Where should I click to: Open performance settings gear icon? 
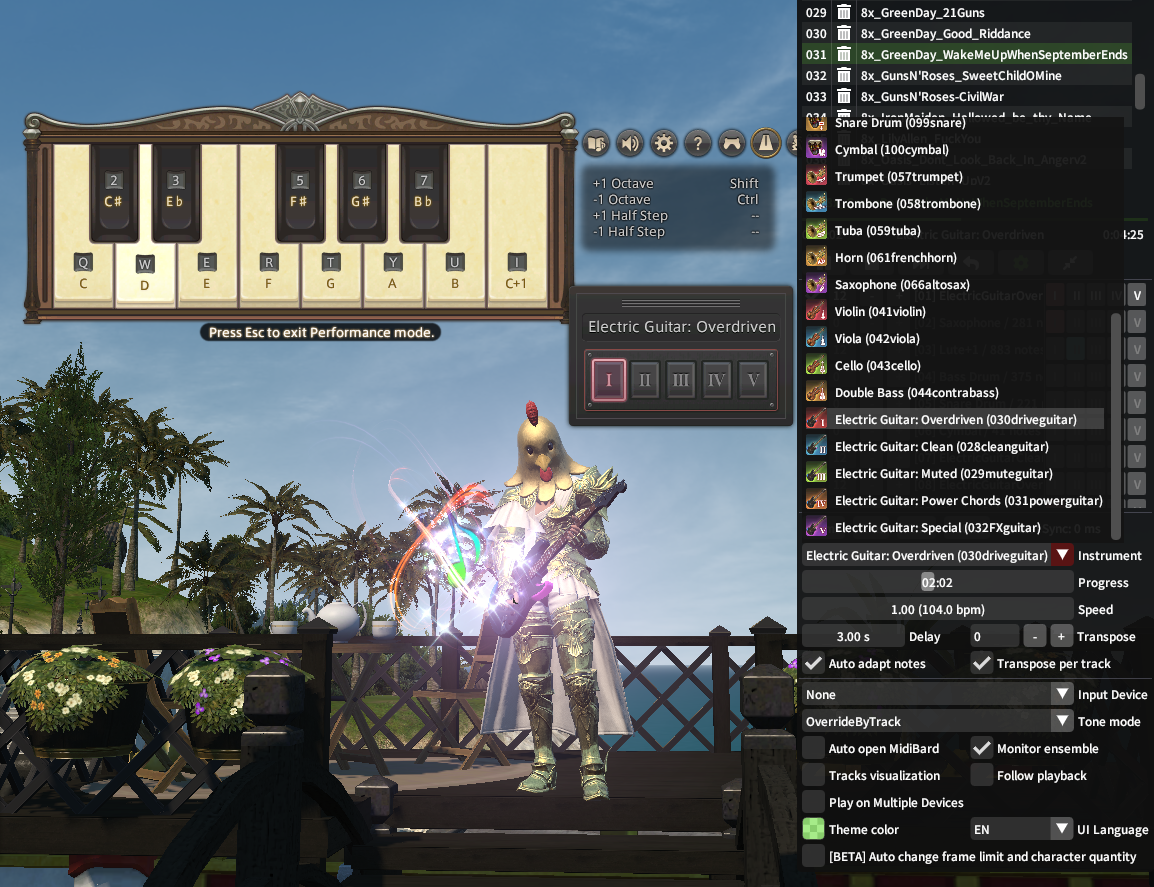pyautogui.click(x=664, y=143)
